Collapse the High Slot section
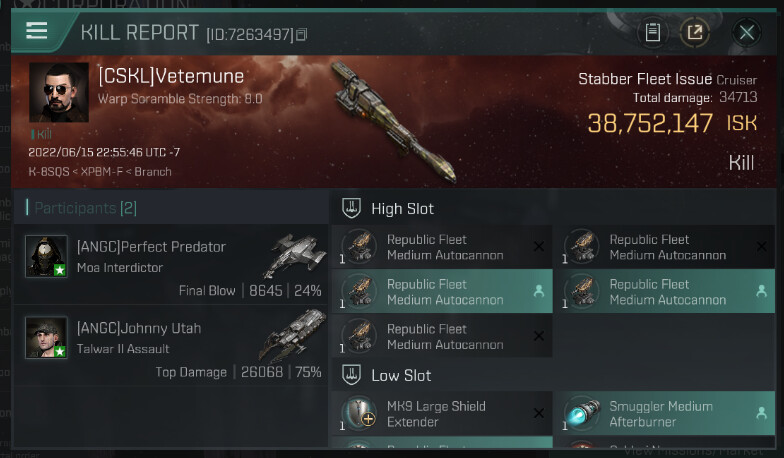The height and width of the screenshot is (458, 784). click(351, 208)
